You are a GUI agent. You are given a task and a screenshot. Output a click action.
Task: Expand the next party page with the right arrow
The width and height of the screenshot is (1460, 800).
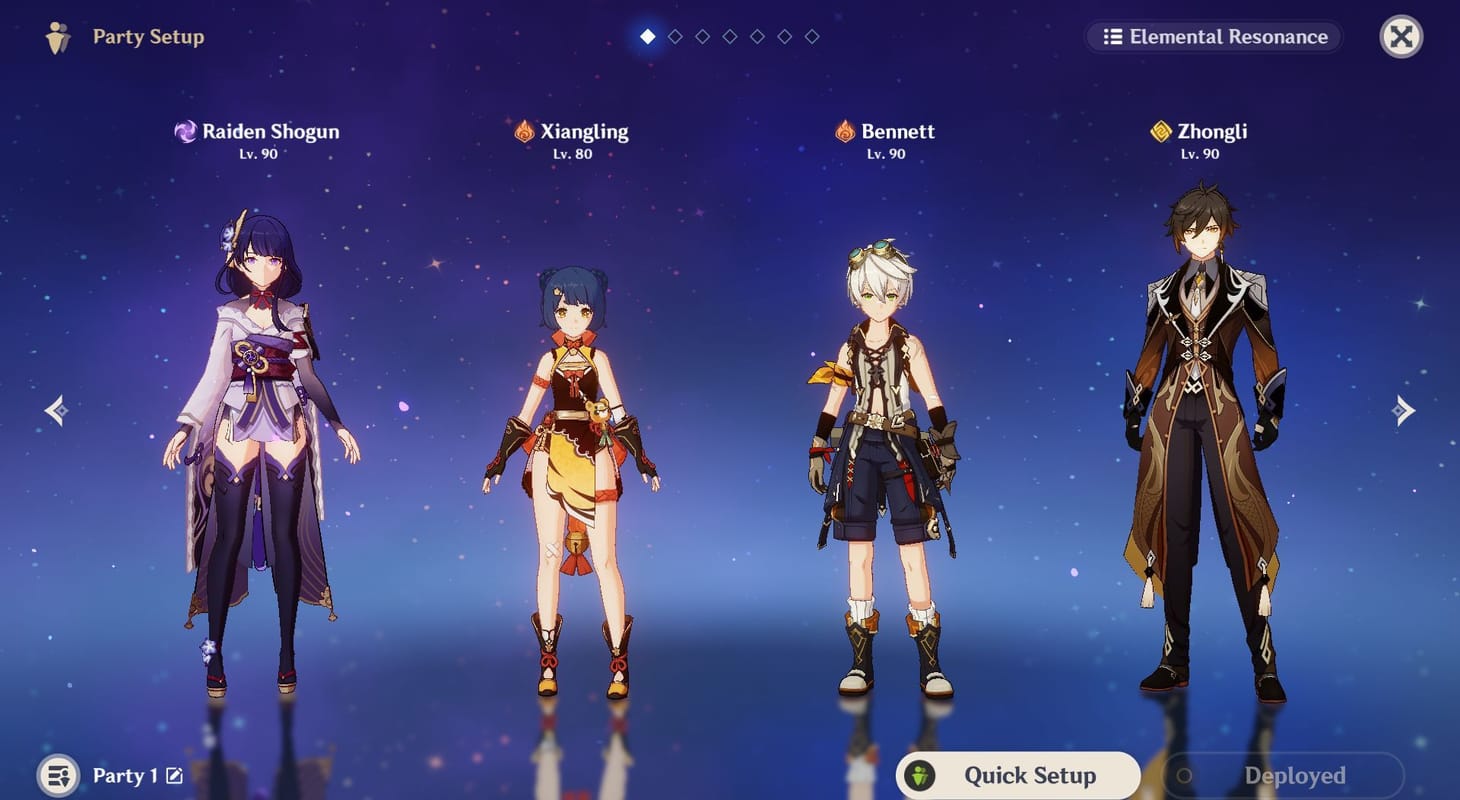[x=1404, y=410]
